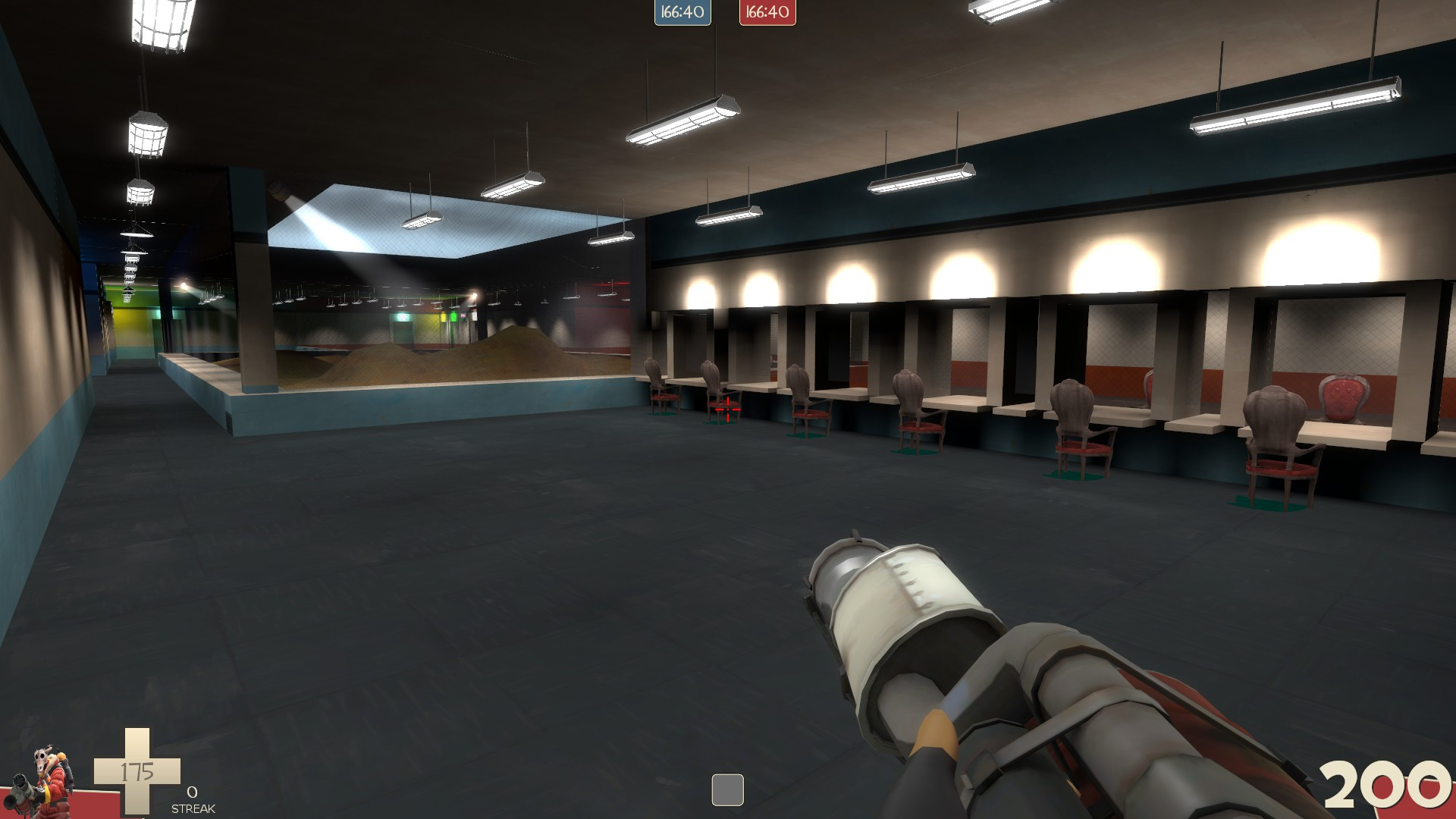
Task: Click the red 166:40 timer panel
Action: coord(767,12)
